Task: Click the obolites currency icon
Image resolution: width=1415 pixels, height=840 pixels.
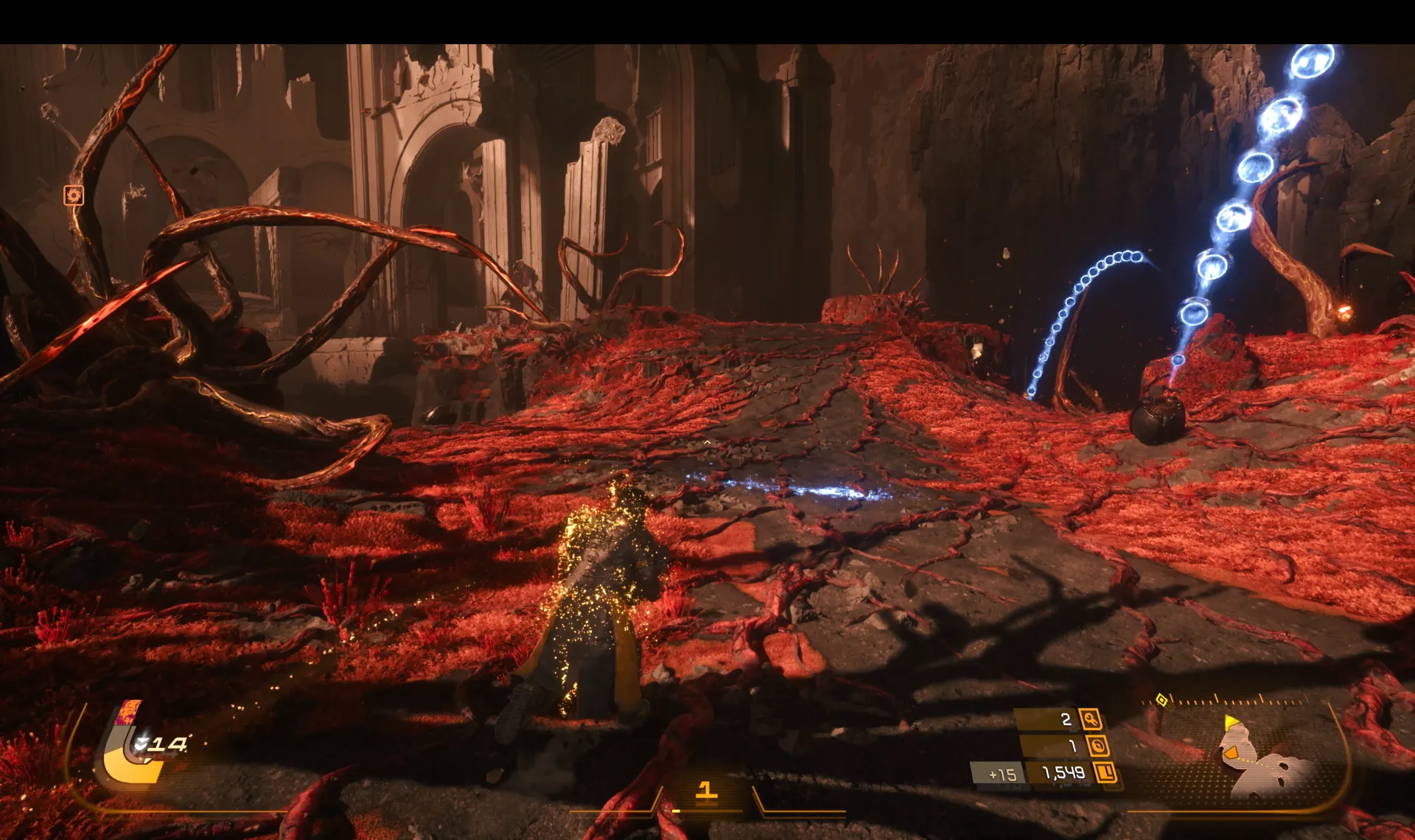Action: point(1105,773)
